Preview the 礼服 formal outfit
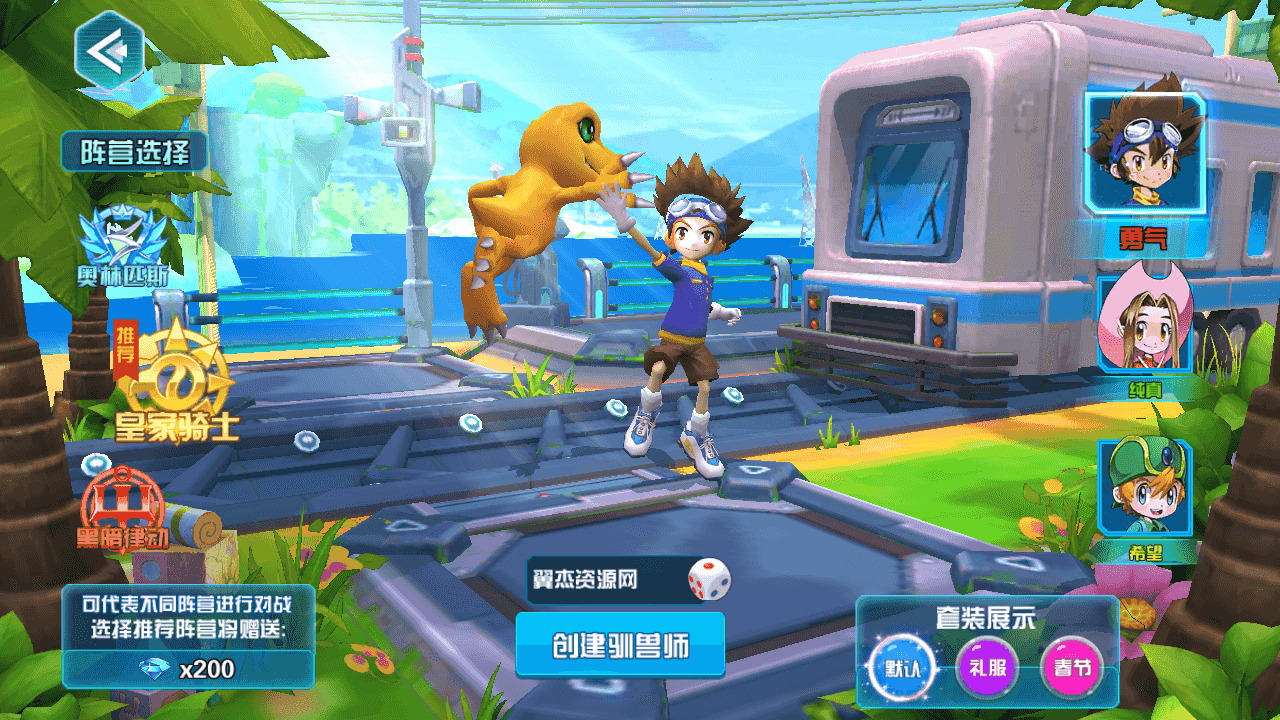Image resolution: width=1280 pixels, height=720 pixels. coord(987,667)
